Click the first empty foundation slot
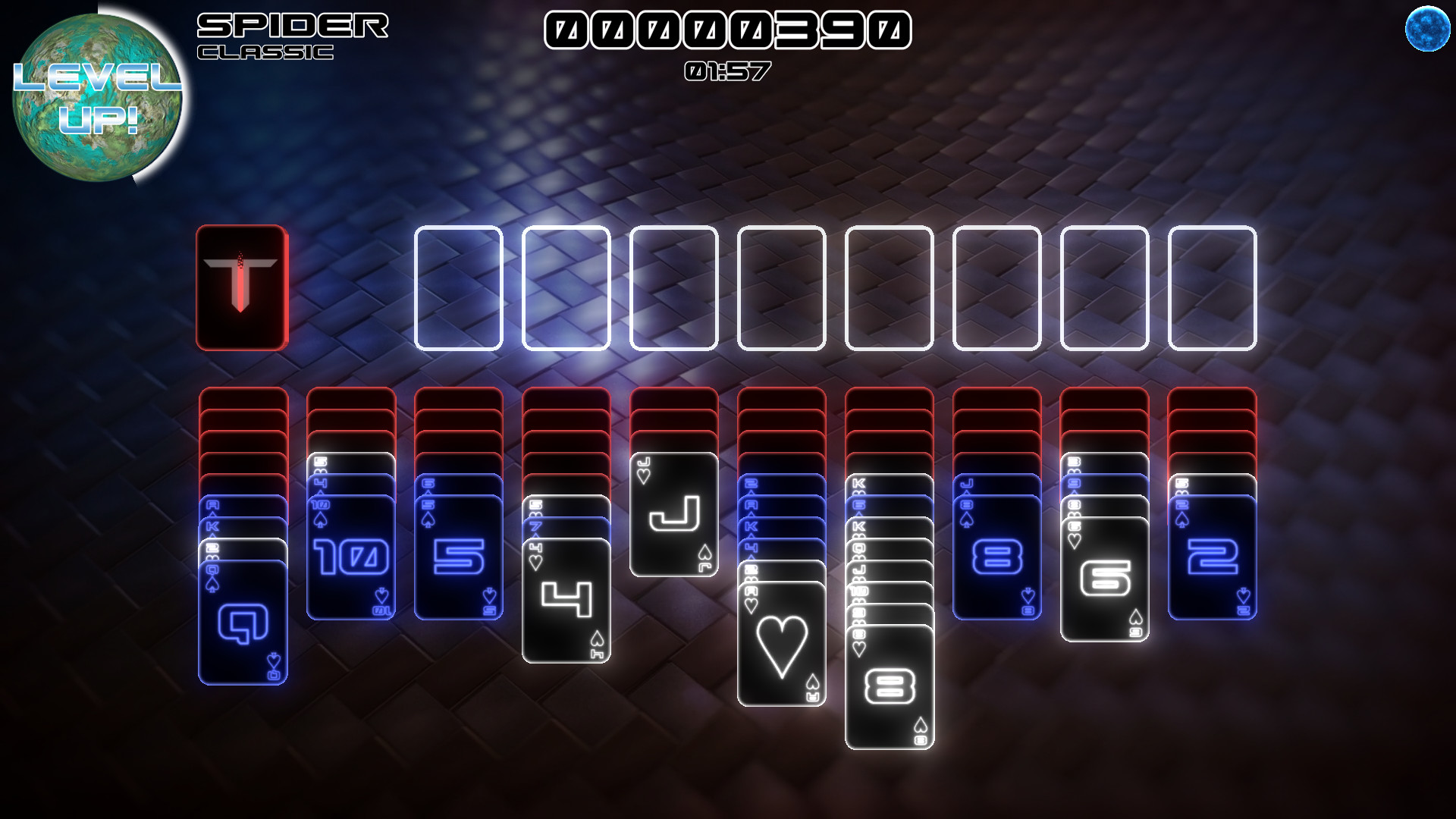The height and width of the screenshot is (819, 1456). pos(456,288)
